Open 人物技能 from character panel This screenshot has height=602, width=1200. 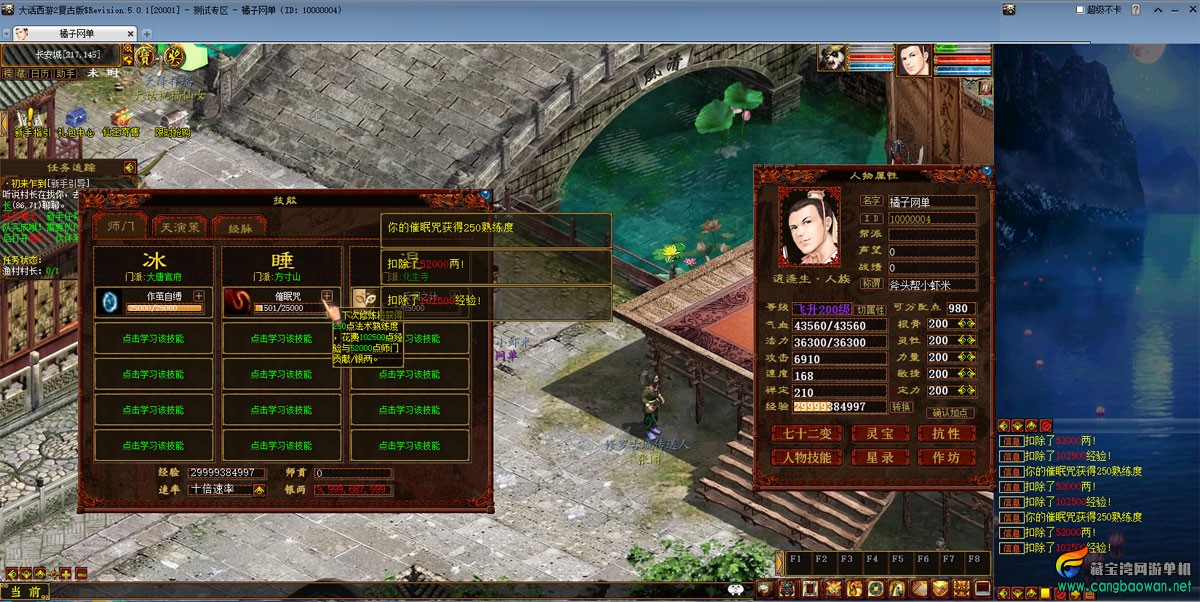pos(806,458)
